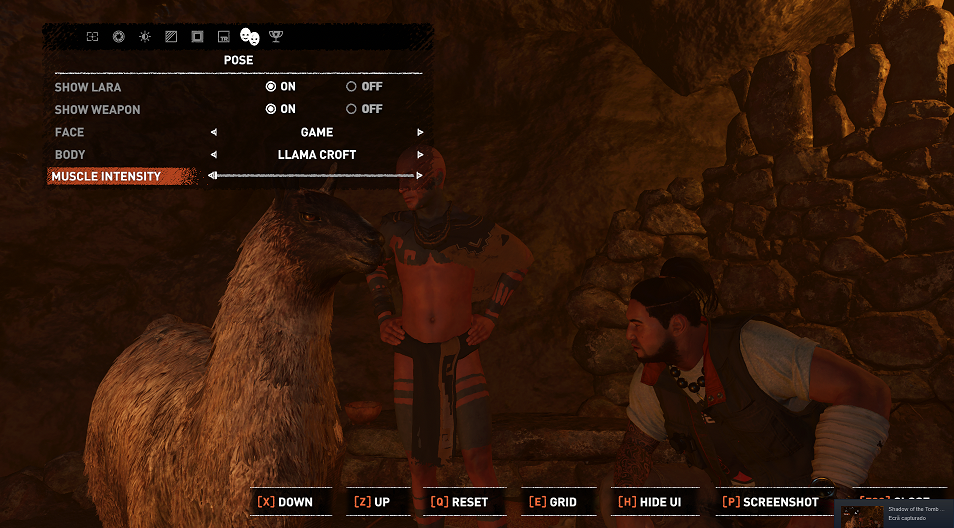Cycle Face option to the next value

point(420,132)
